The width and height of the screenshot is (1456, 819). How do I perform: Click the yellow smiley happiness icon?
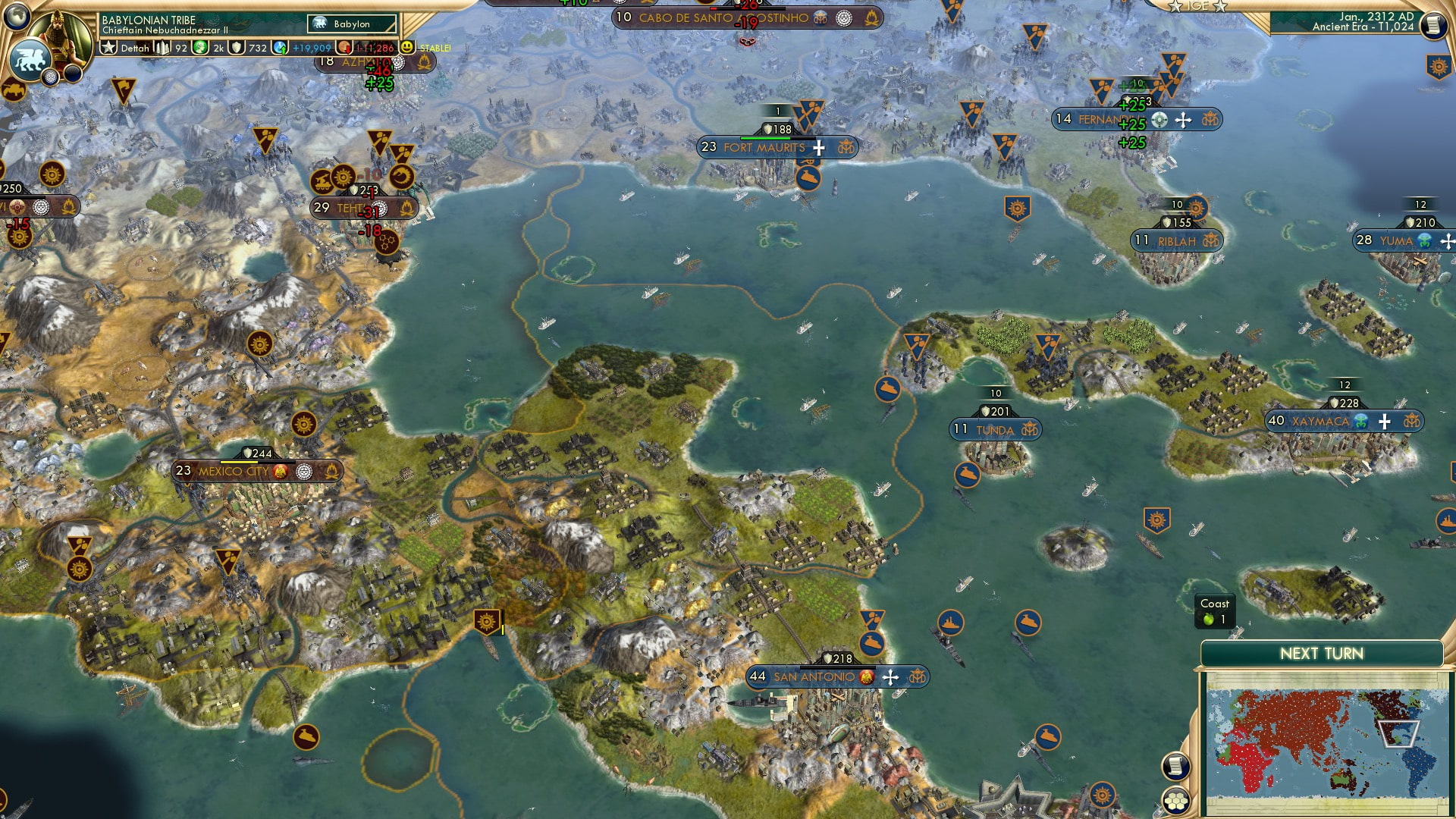tap(407, 47)
